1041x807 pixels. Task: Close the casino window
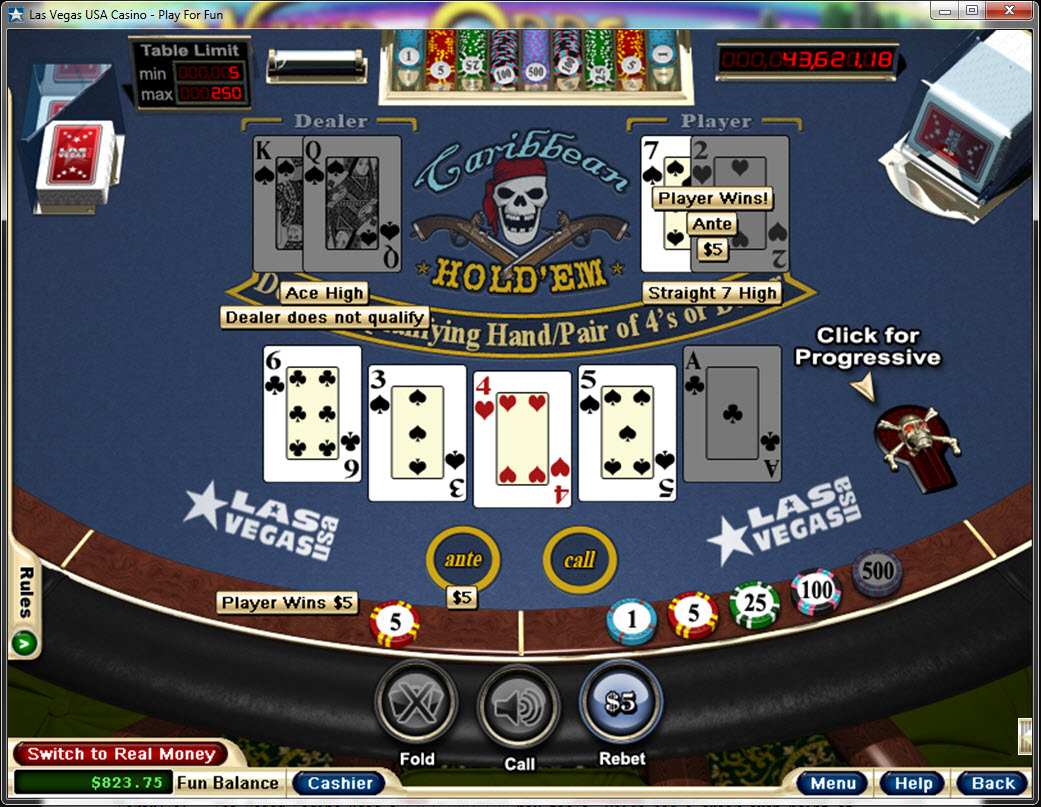[x=1010, y=12]
